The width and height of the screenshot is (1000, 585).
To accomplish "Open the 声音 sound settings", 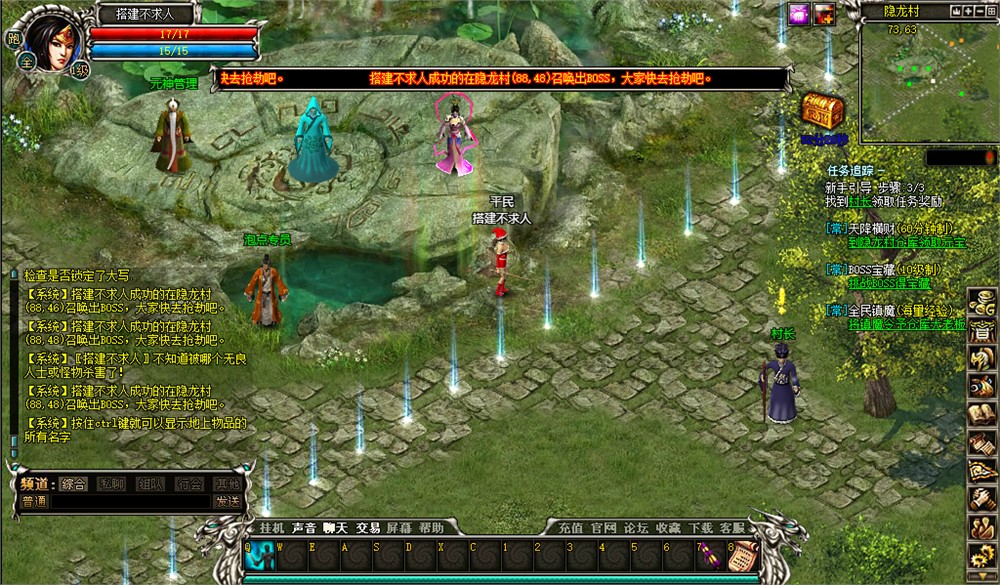I will point(303,527).
